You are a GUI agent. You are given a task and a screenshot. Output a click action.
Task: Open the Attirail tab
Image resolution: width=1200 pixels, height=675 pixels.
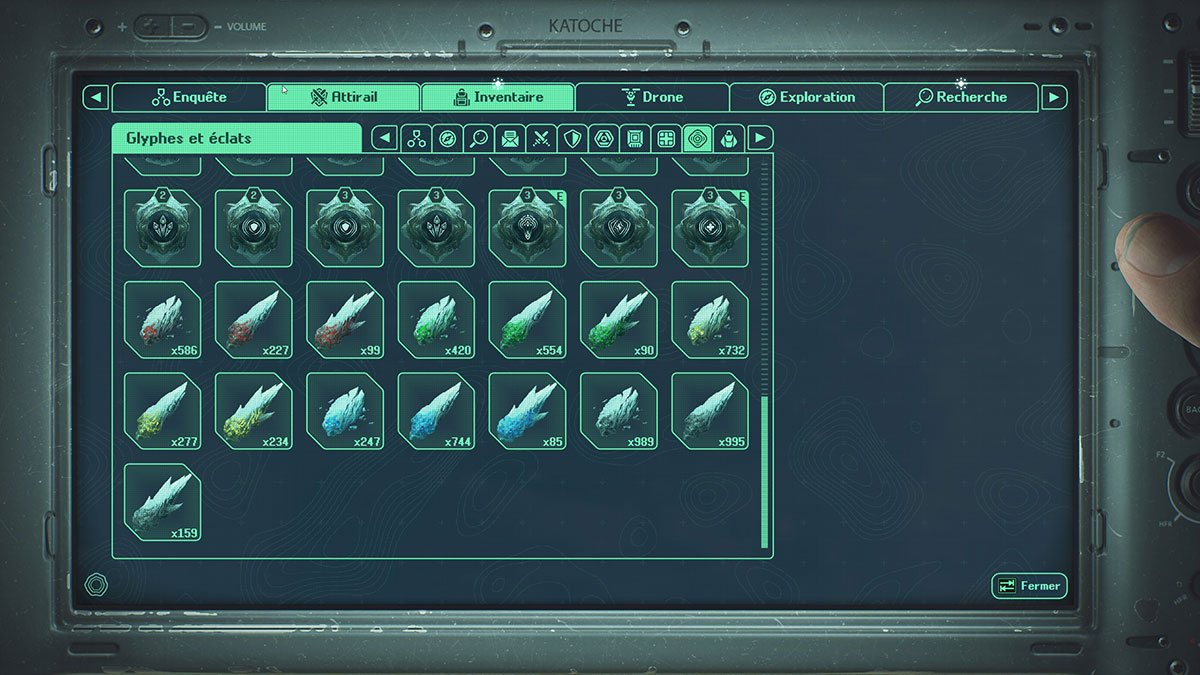tap(343, 97)
